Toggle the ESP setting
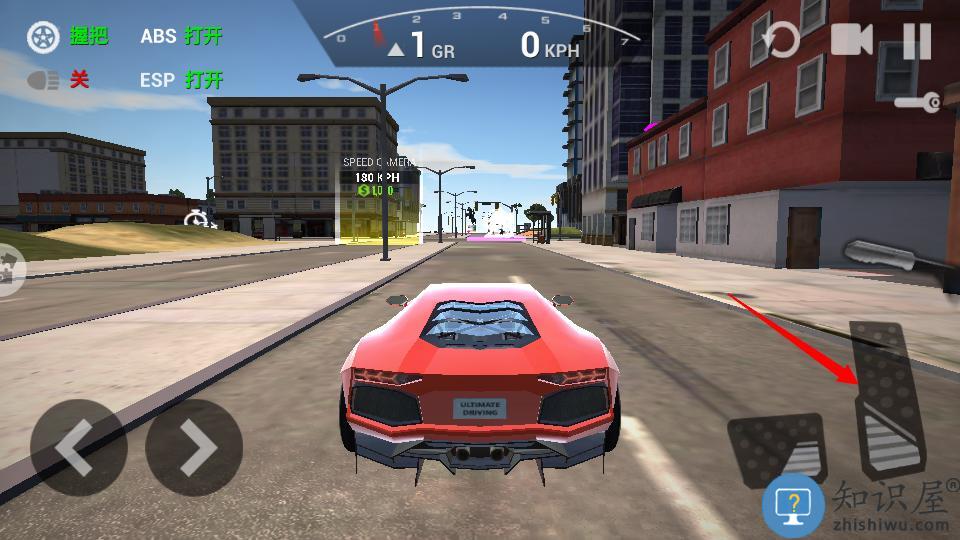 (181, 80)
